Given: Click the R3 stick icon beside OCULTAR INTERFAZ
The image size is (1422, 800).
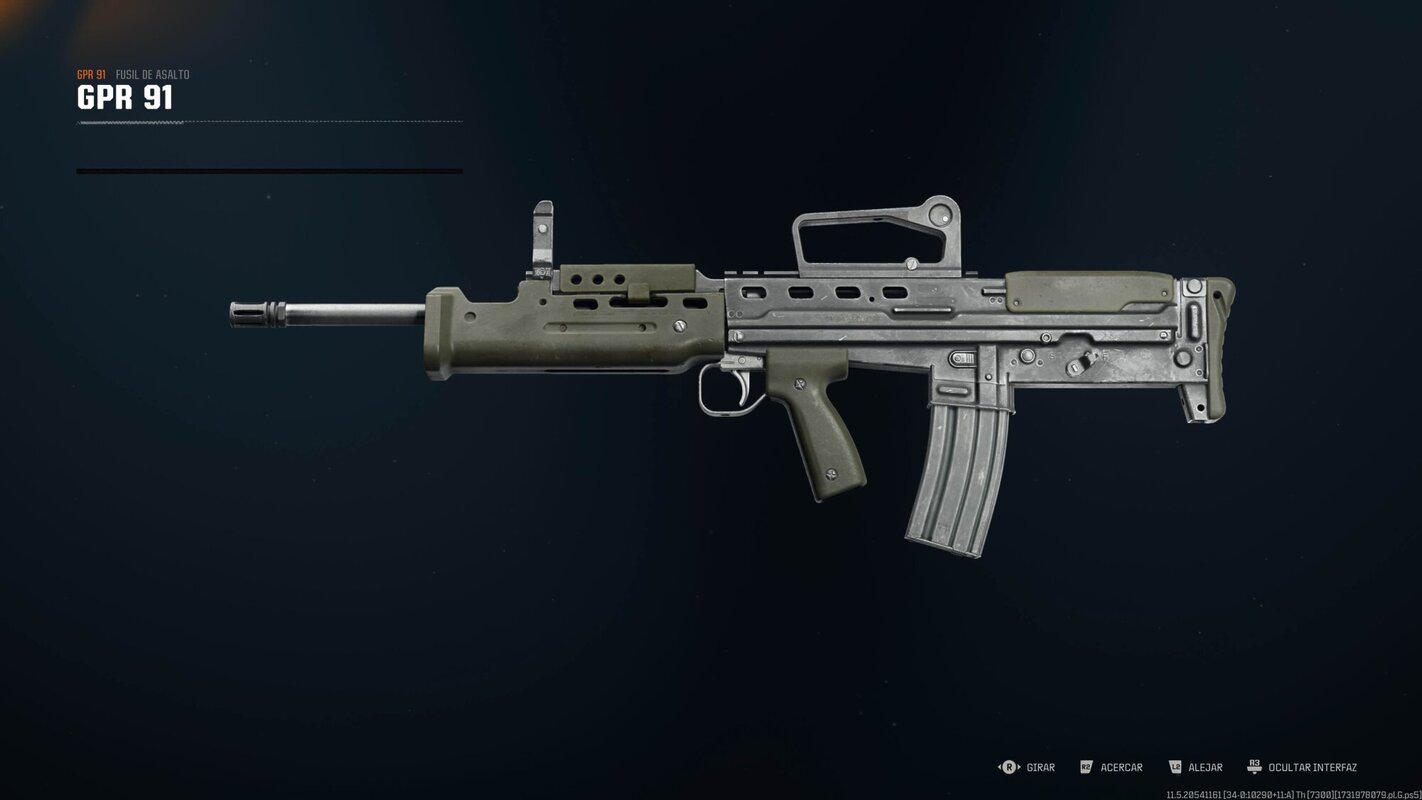Looking at the screenshot, I should click(1256, 767).
